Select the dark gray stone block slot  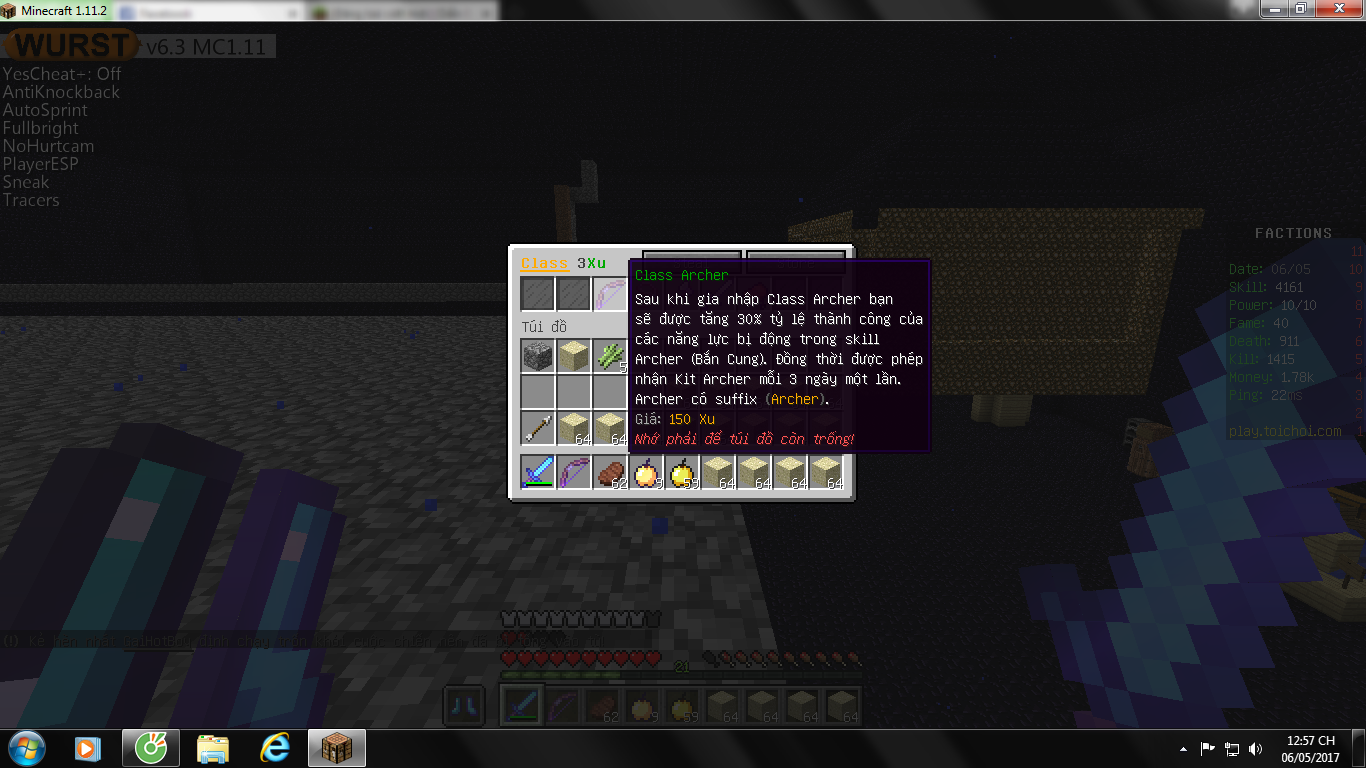[x=537, y=355]
